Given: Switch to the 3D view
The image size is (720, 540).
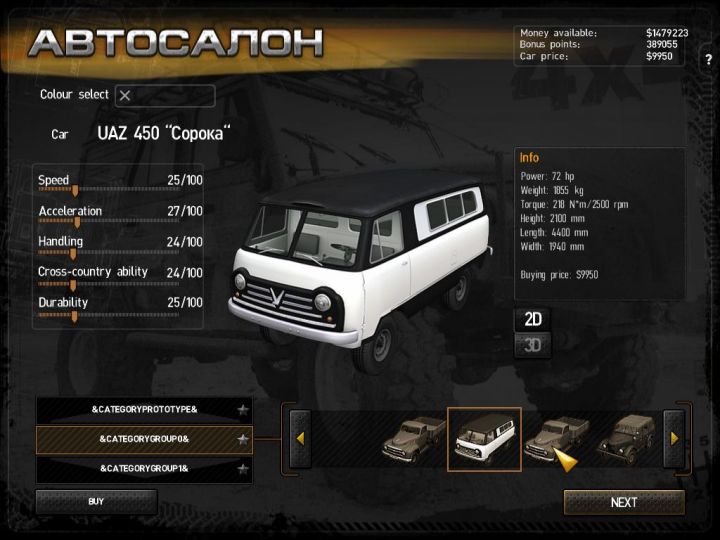Looking at the screenshot, I should coord(533,346).
